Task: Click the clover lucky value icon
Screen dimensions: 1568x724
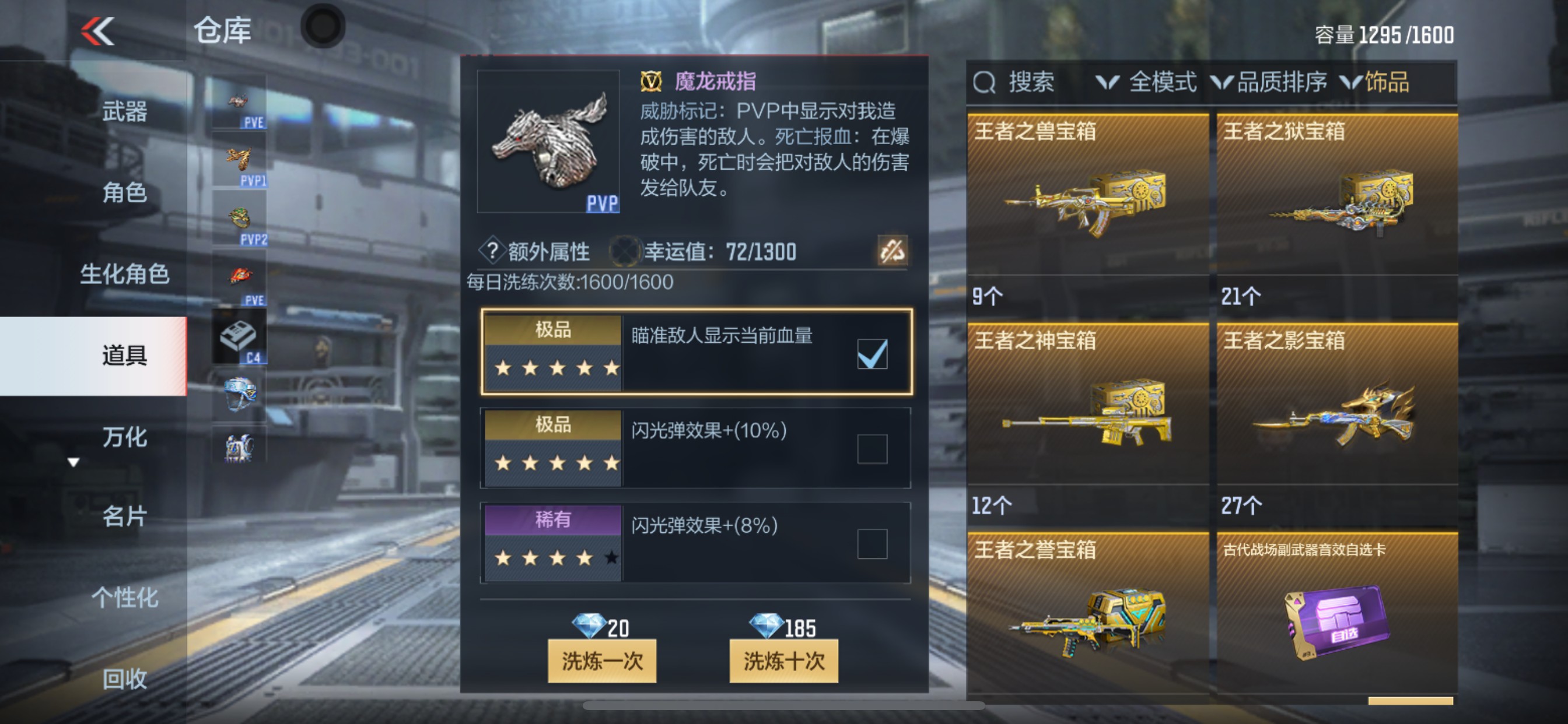Action: point(627,251)
